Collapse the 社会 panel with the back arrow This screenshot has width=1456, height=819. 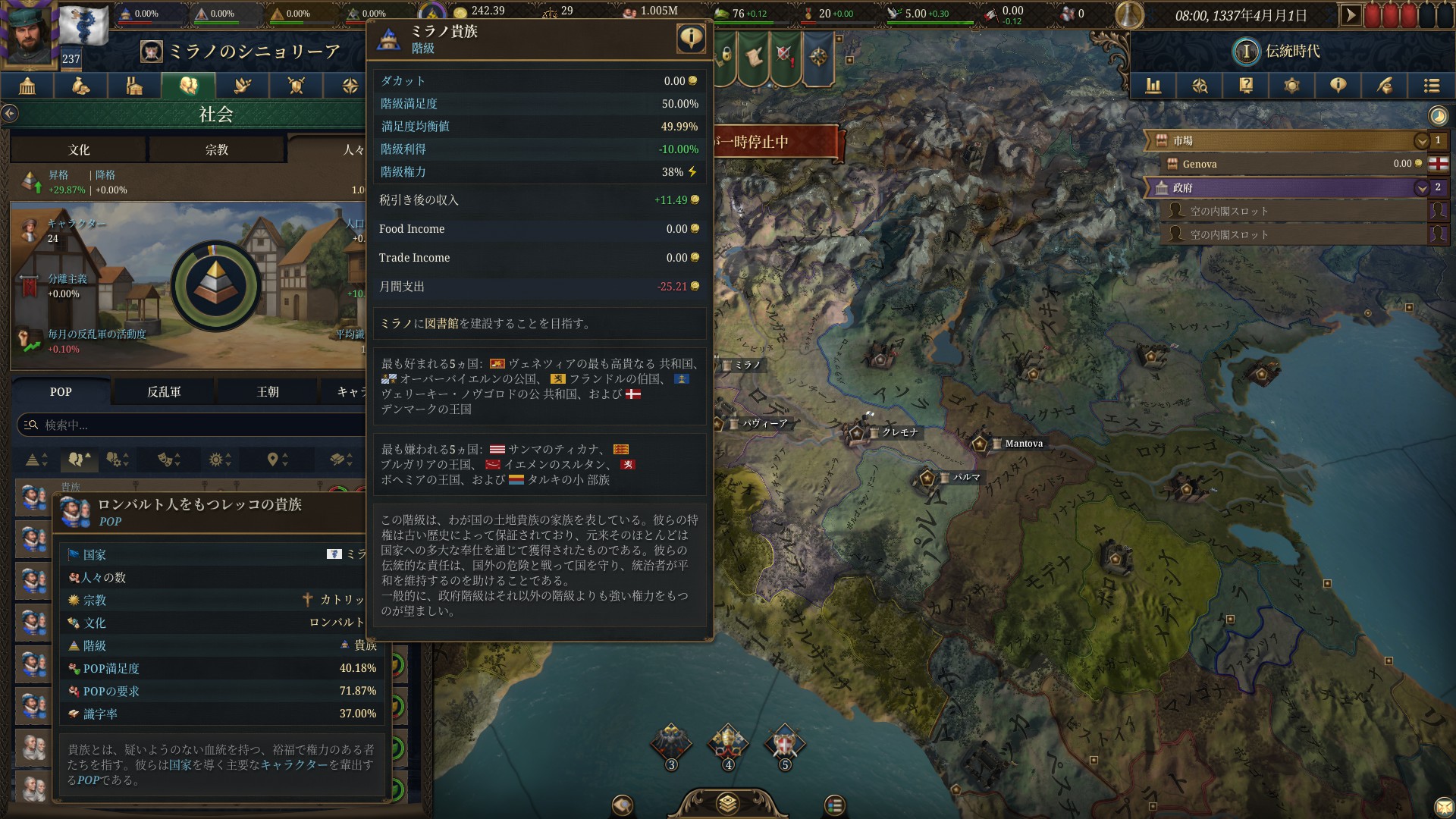[x=11, y=112]
